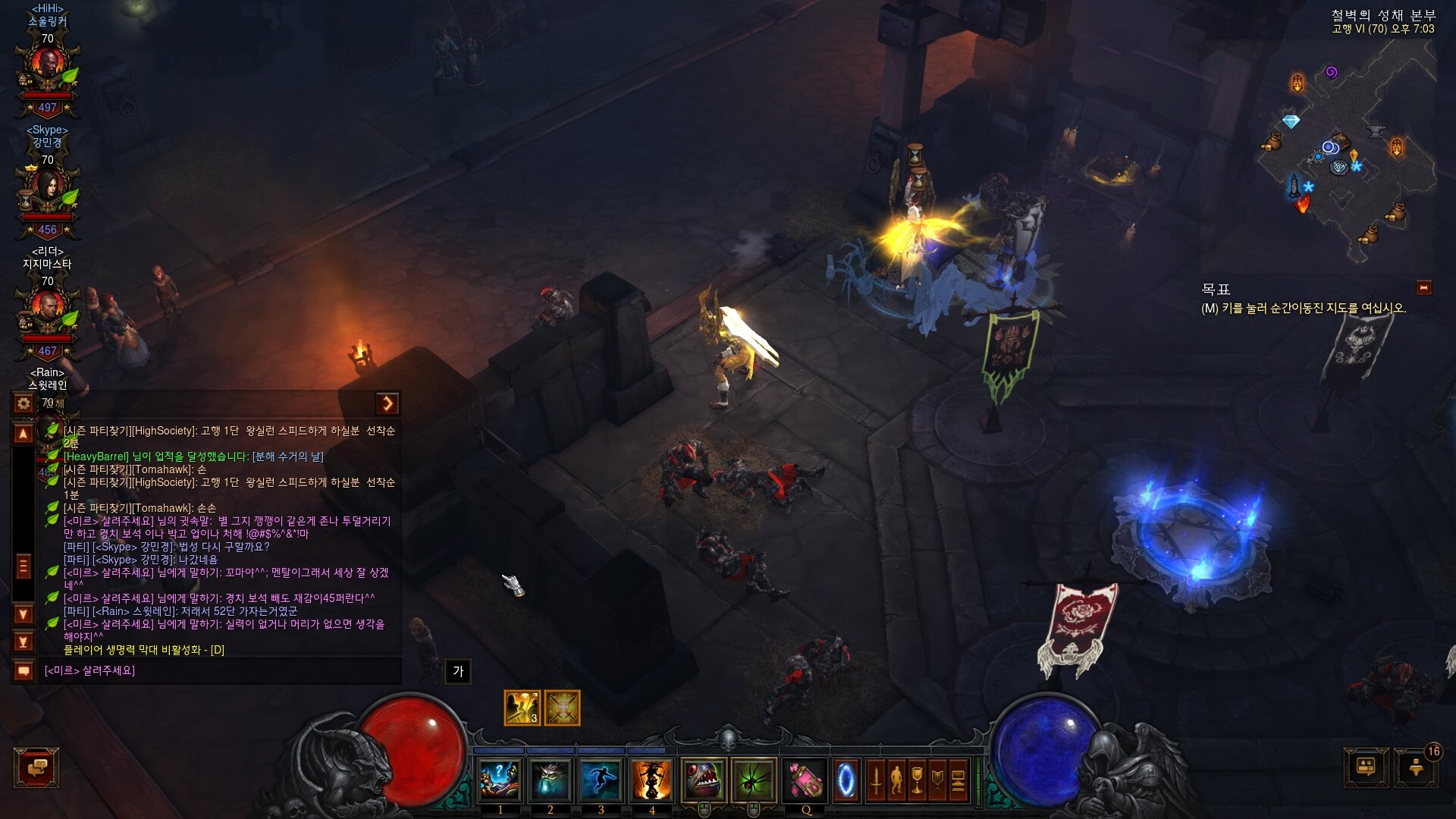1456x819 pixels.
Task: Open the speech bubble chat button
Action: click(36, 767)
